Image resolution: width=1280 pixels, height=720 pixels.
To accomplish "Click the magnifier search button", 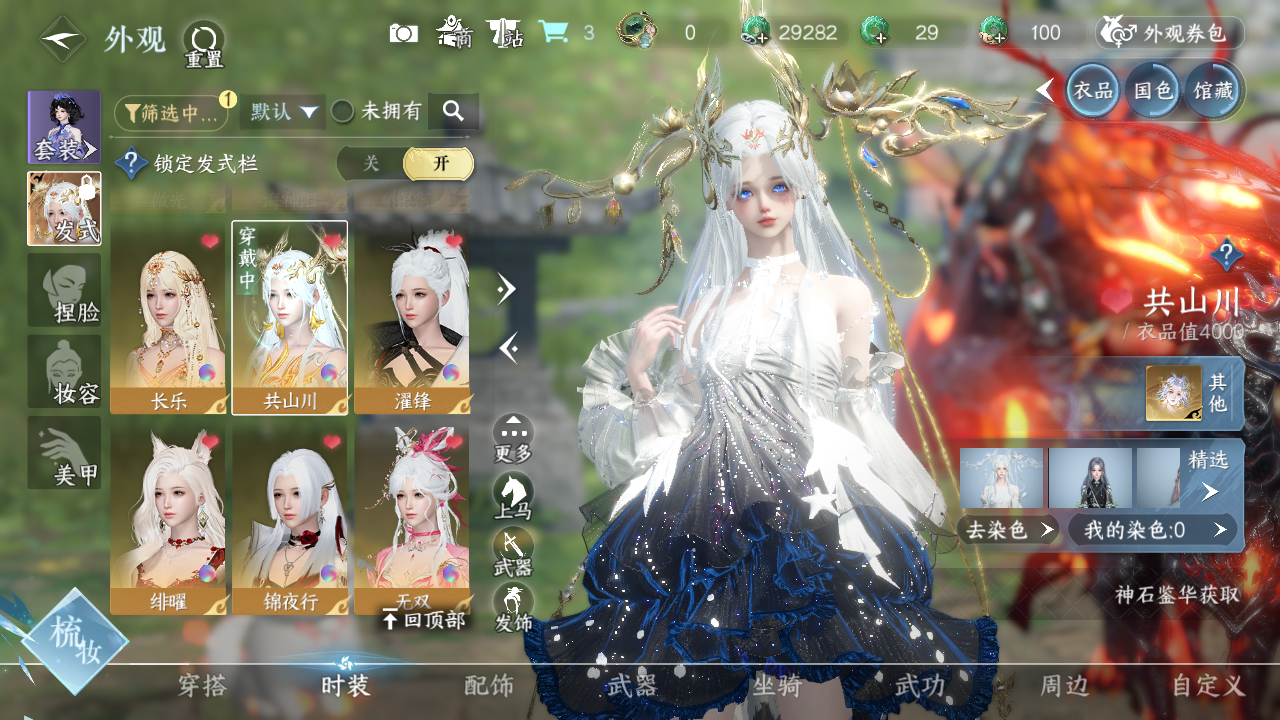I will coord(453,112).
